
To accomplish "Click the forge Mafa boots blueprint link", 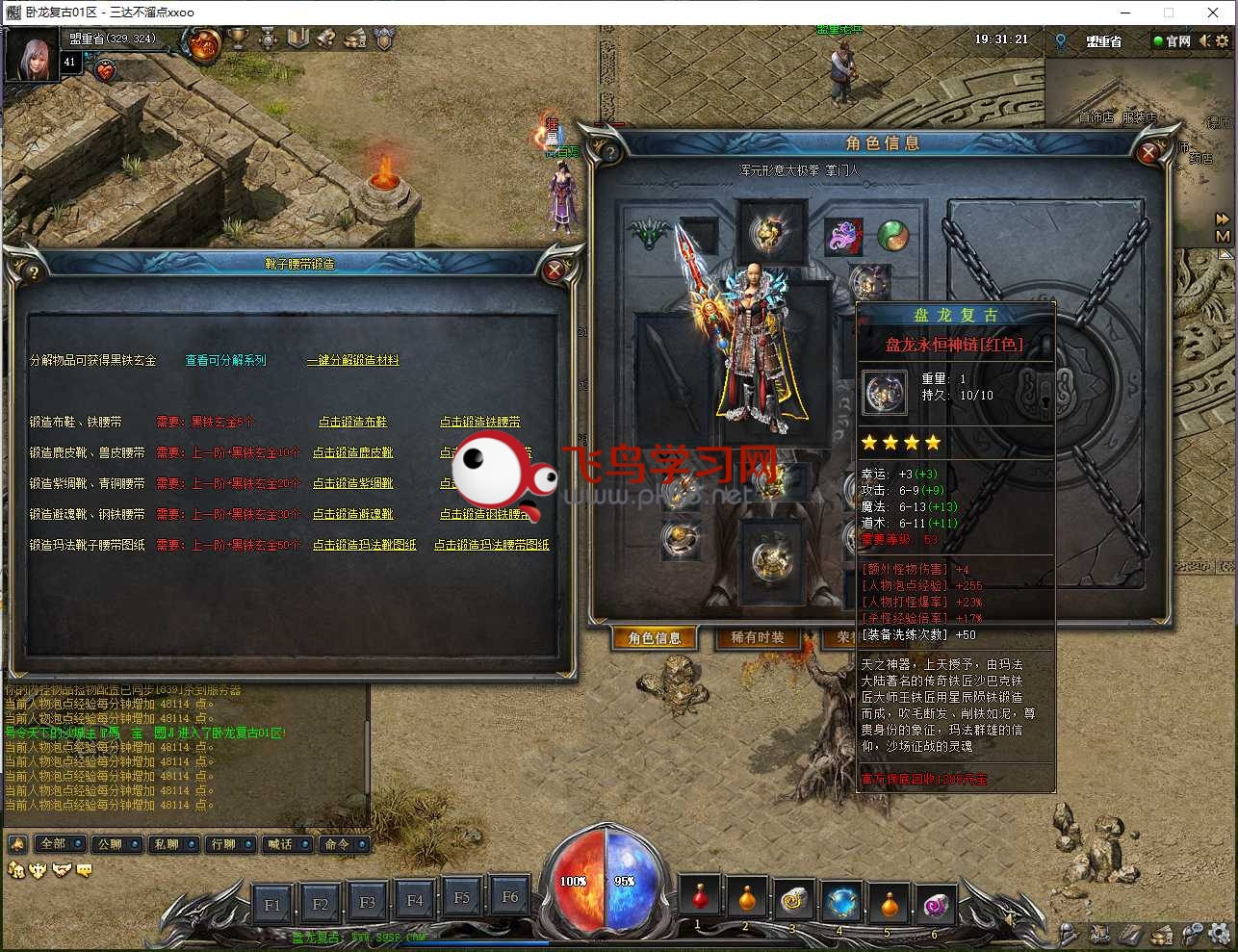I will (x=364, y=545).
